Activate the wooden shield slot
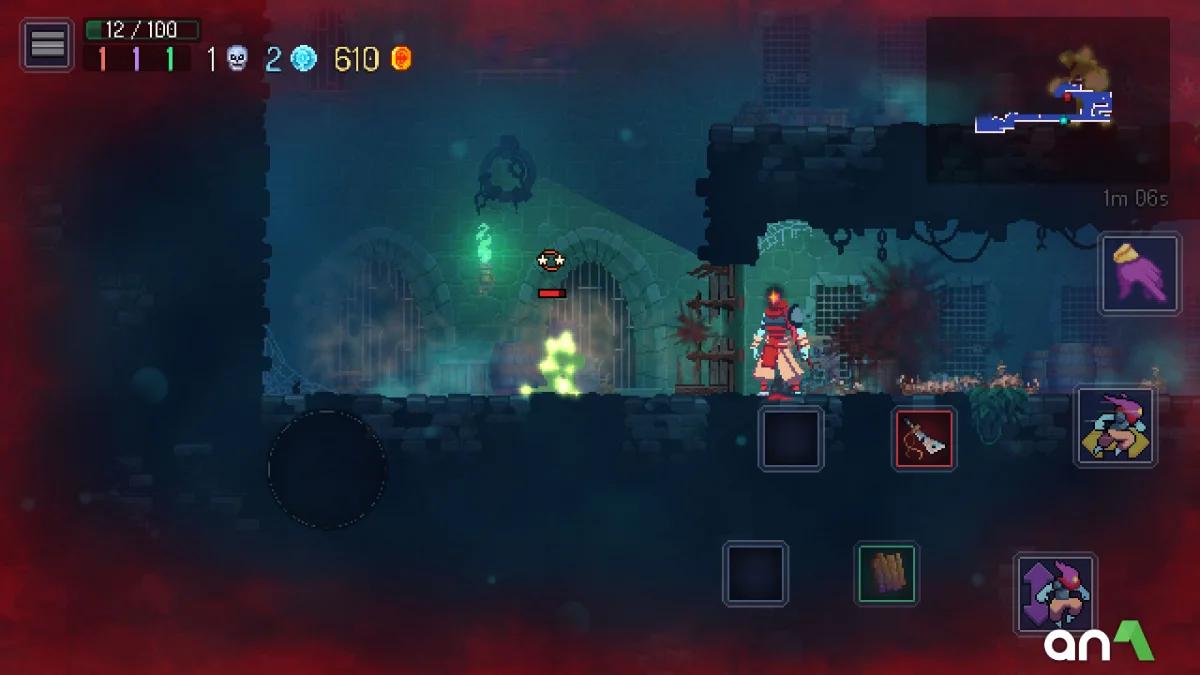This screenshot has width=1200, height=675. pyautogui.click(x=886, y=574)
